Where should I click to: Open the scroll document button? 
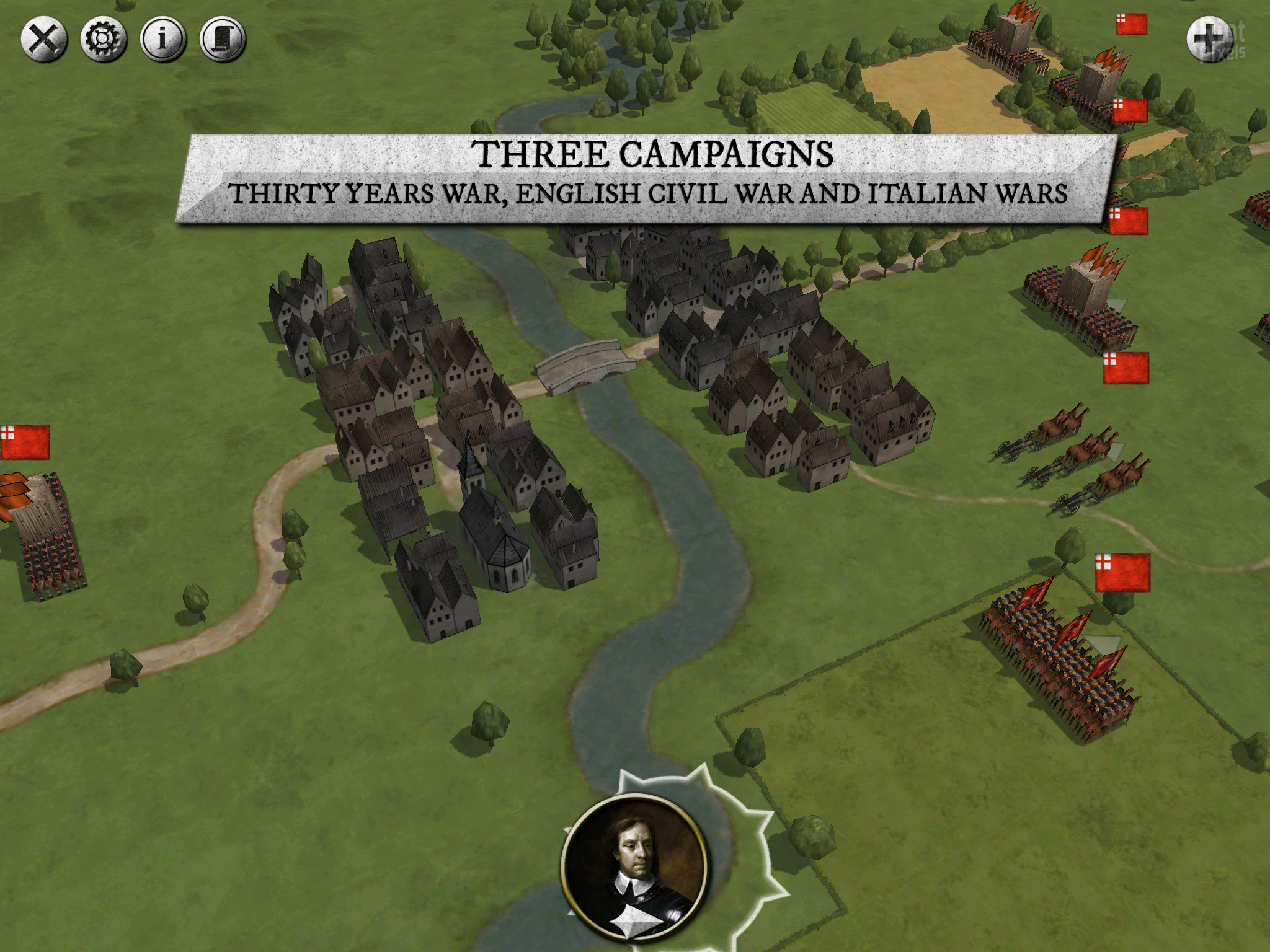point(223,40)
